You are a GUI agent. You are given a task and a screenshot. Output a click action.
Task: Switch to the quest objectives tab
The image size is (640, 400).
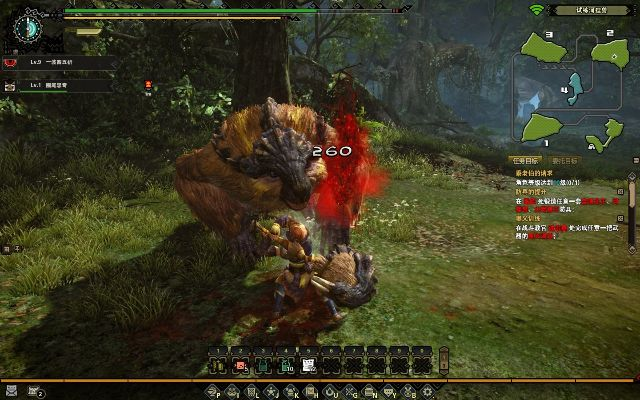[527, 160]
